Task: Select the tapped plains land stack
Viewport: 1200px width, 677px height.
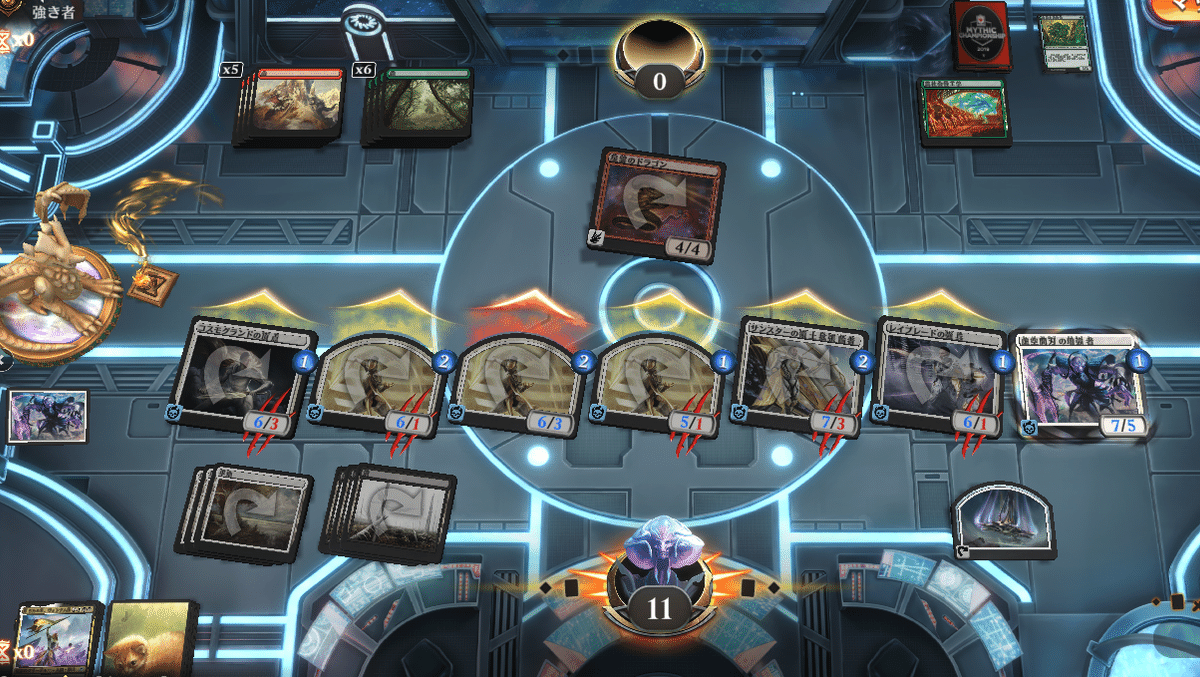Action: tap(246, 509)
